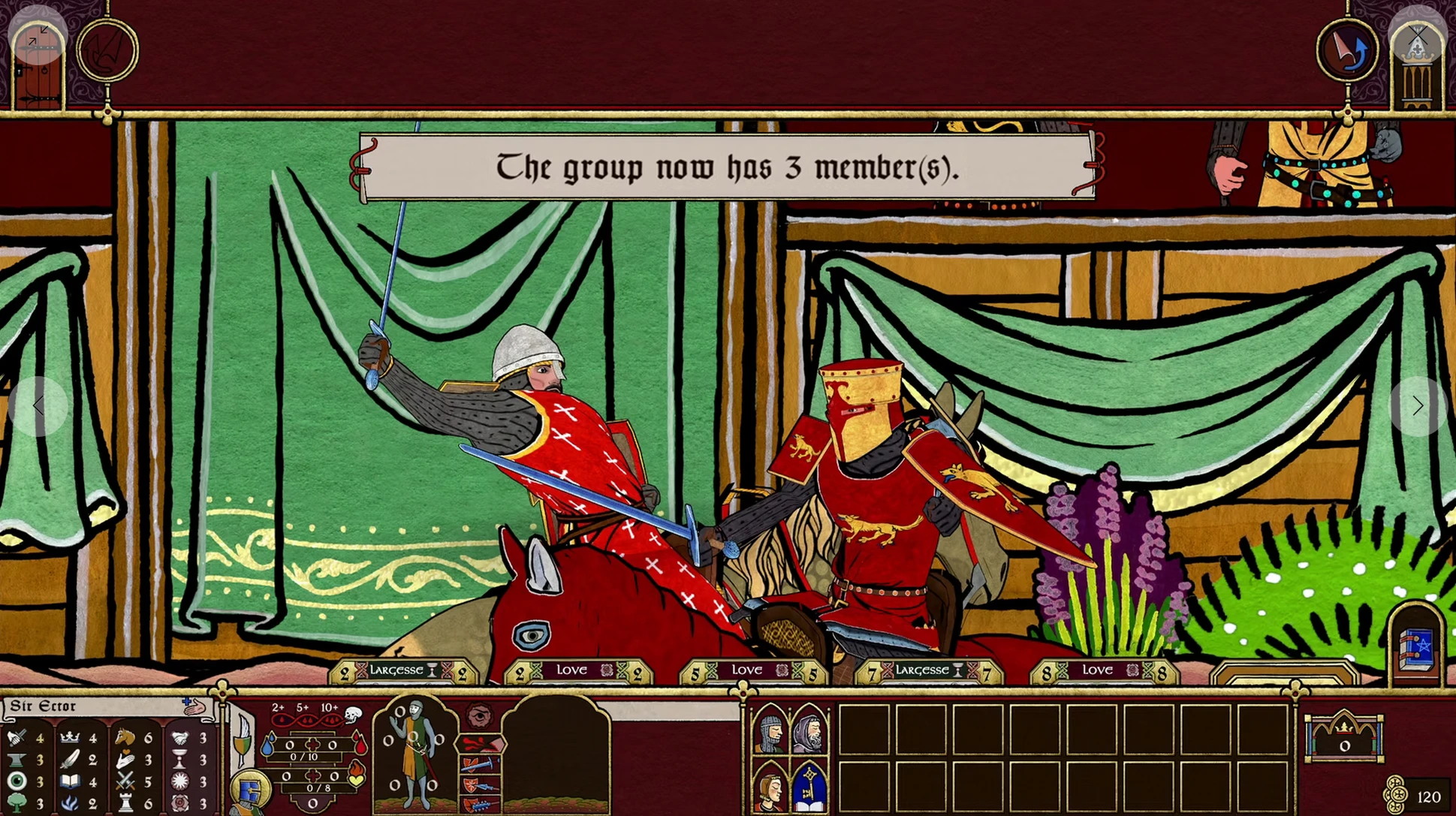Go to the next image with the right arrow

pyautogui.click(x=1417, y=406)
